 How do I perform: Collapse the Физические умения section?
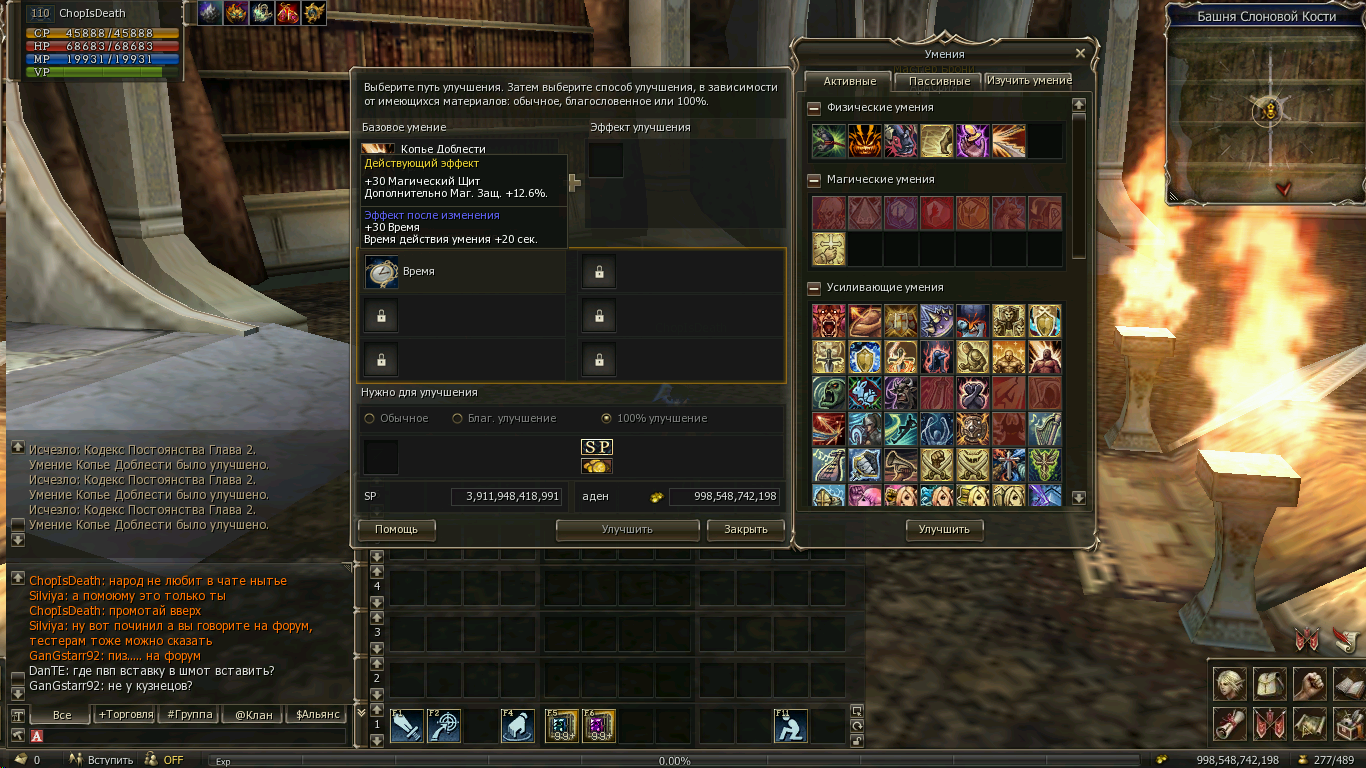[x=814, y=108]
